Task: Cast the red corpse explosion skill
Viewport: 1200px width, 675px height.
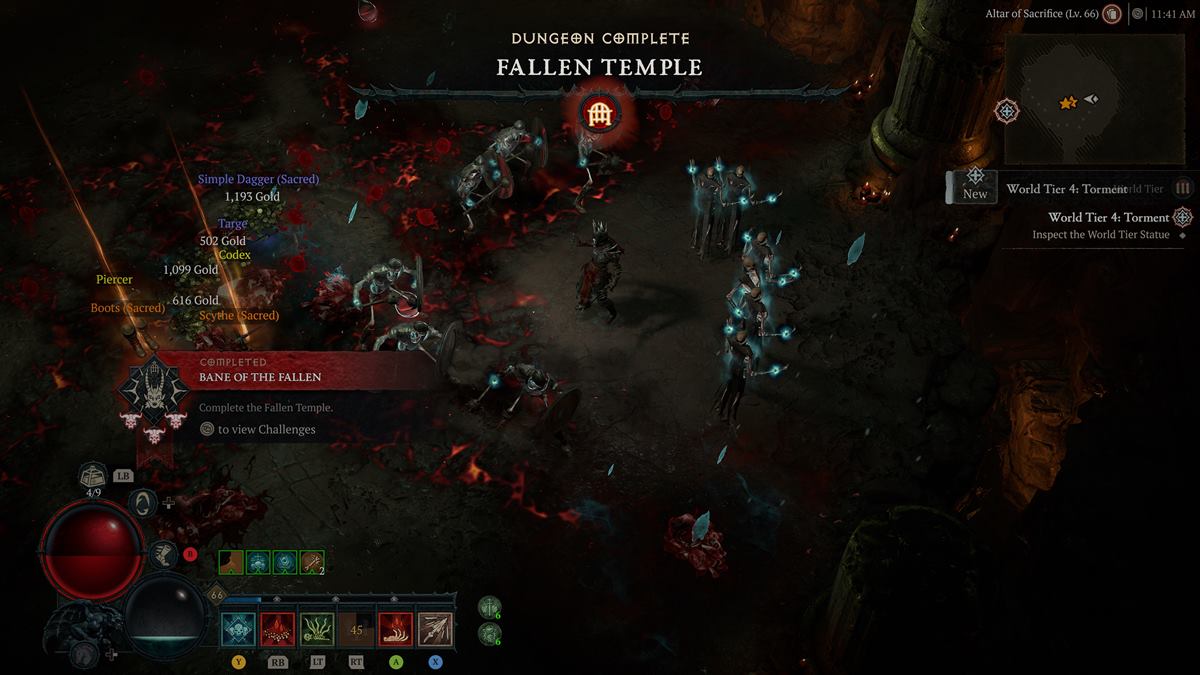Action: pos(278,631)
